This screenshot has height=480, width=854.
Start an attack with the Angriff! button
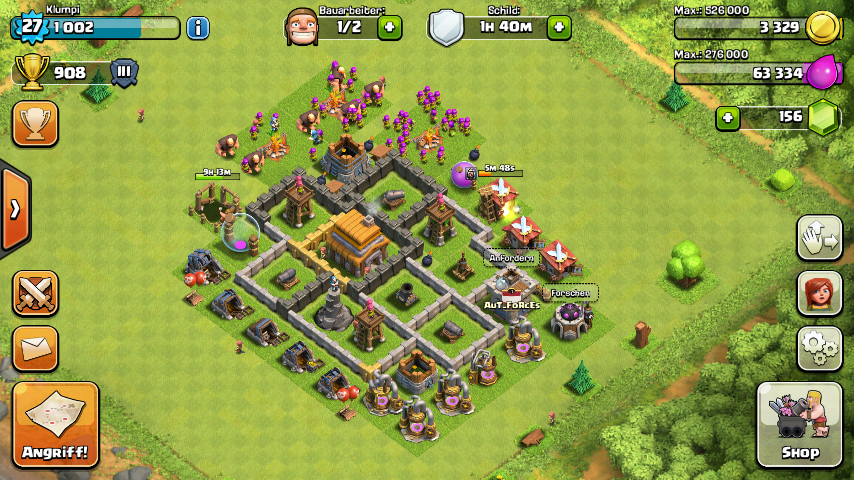point(56,424)
